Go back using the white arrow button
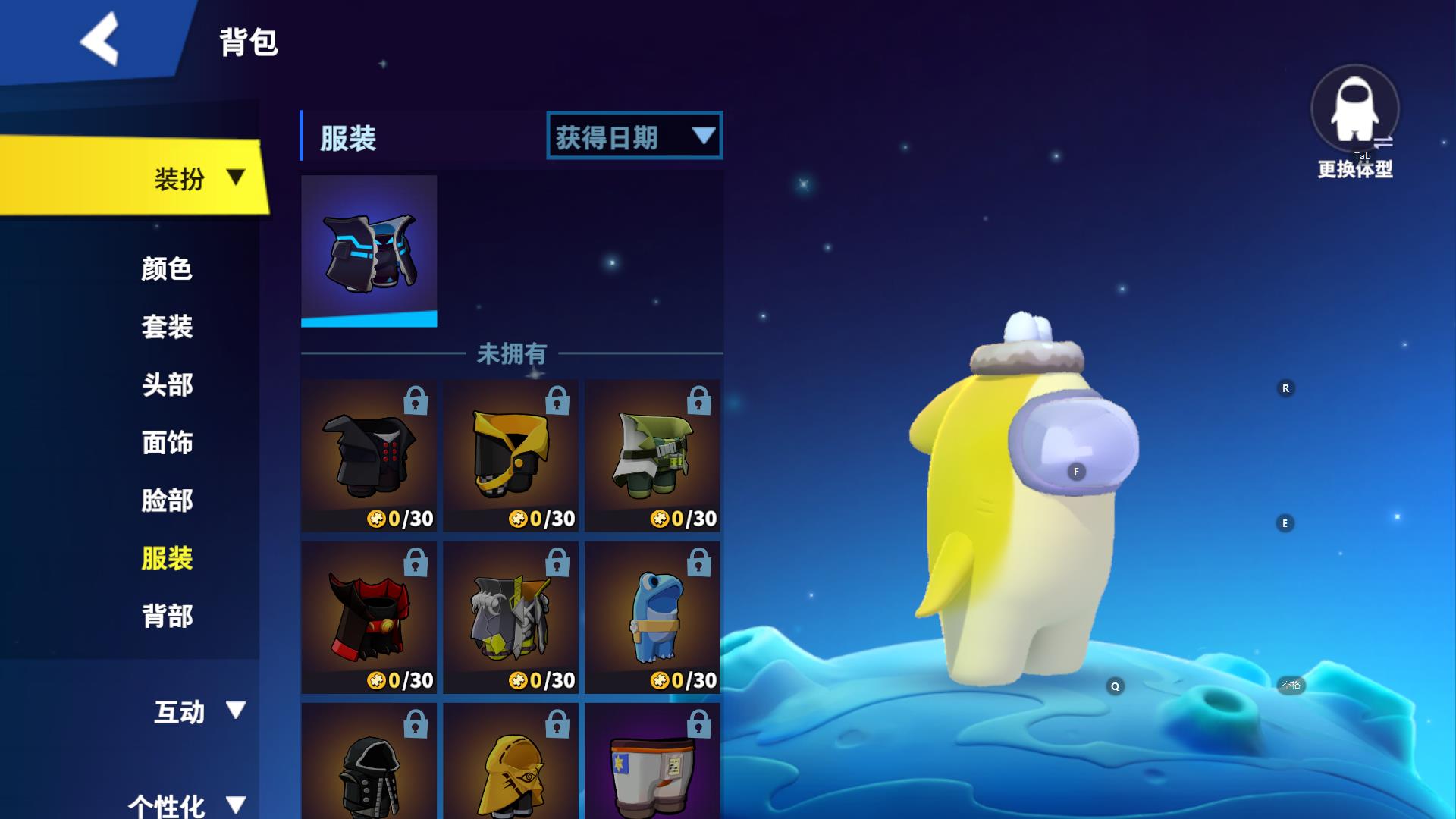The height and width of the screenshot is (819, 1456). pyautogui.click(x=100, y=39)
